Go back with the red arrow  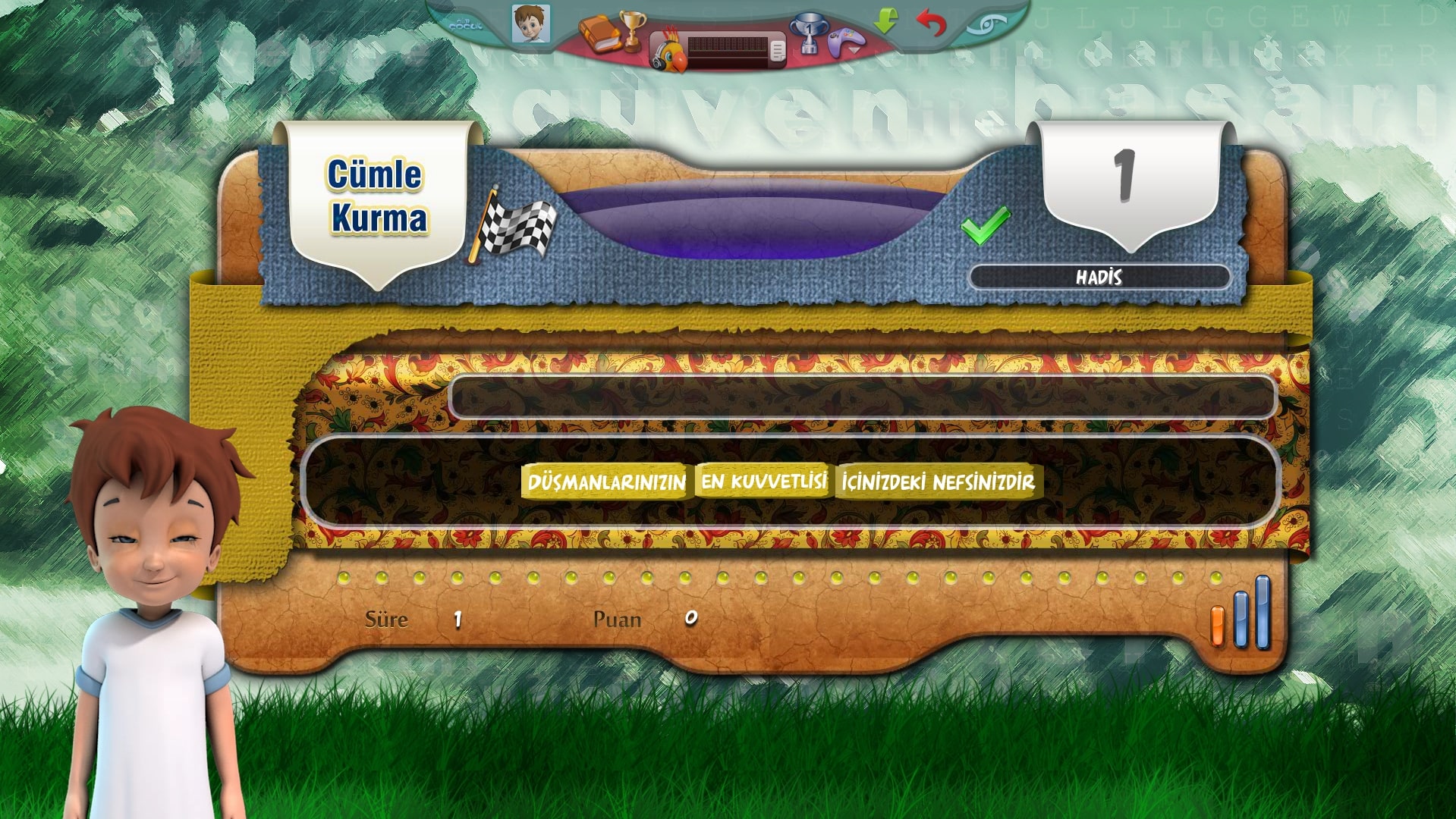point(931,23)
